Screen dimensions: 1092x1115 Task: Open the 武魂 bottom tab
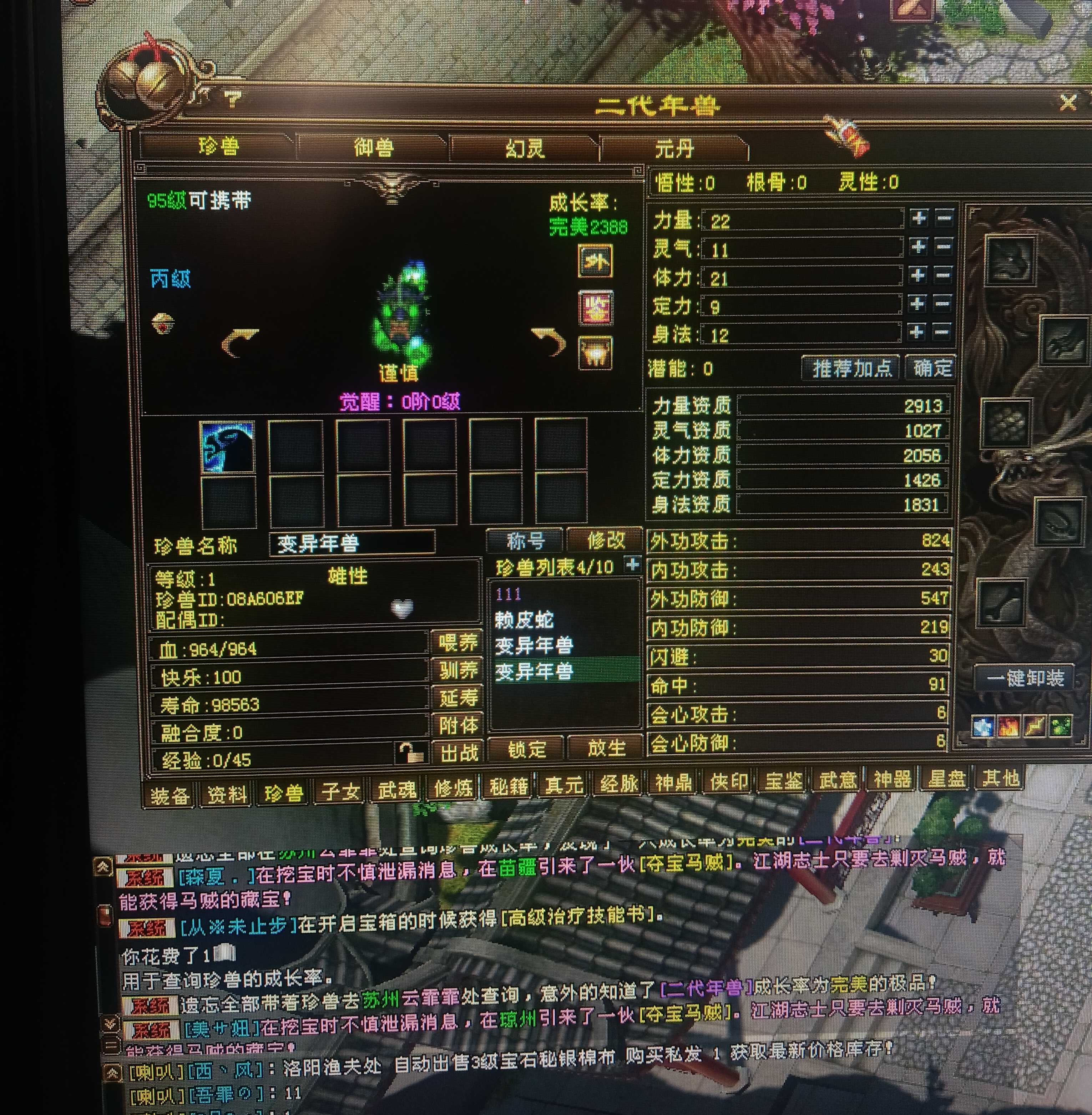[396, 790]
